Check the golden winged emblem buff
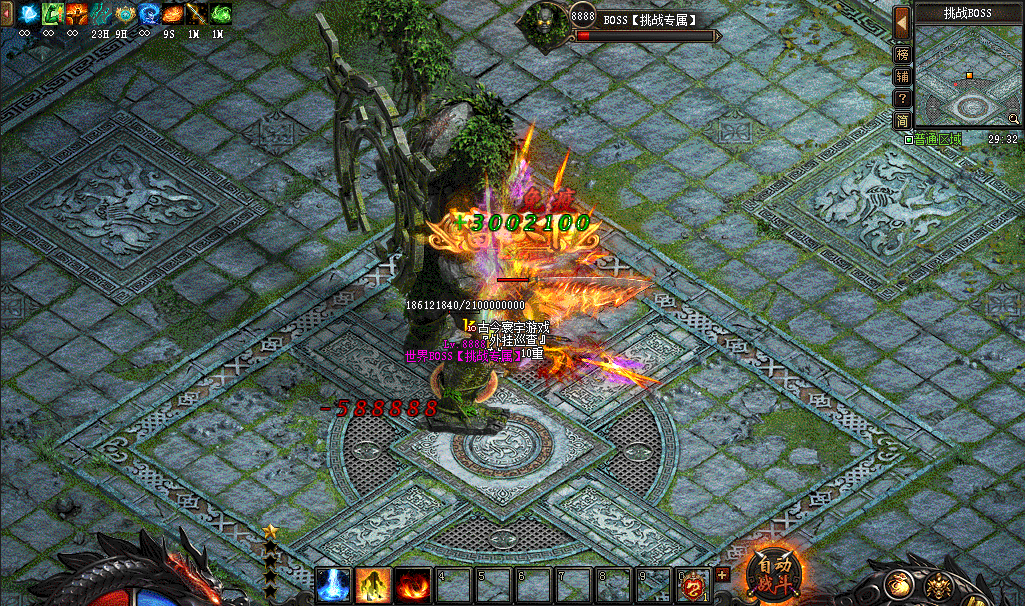 point(125,14)
